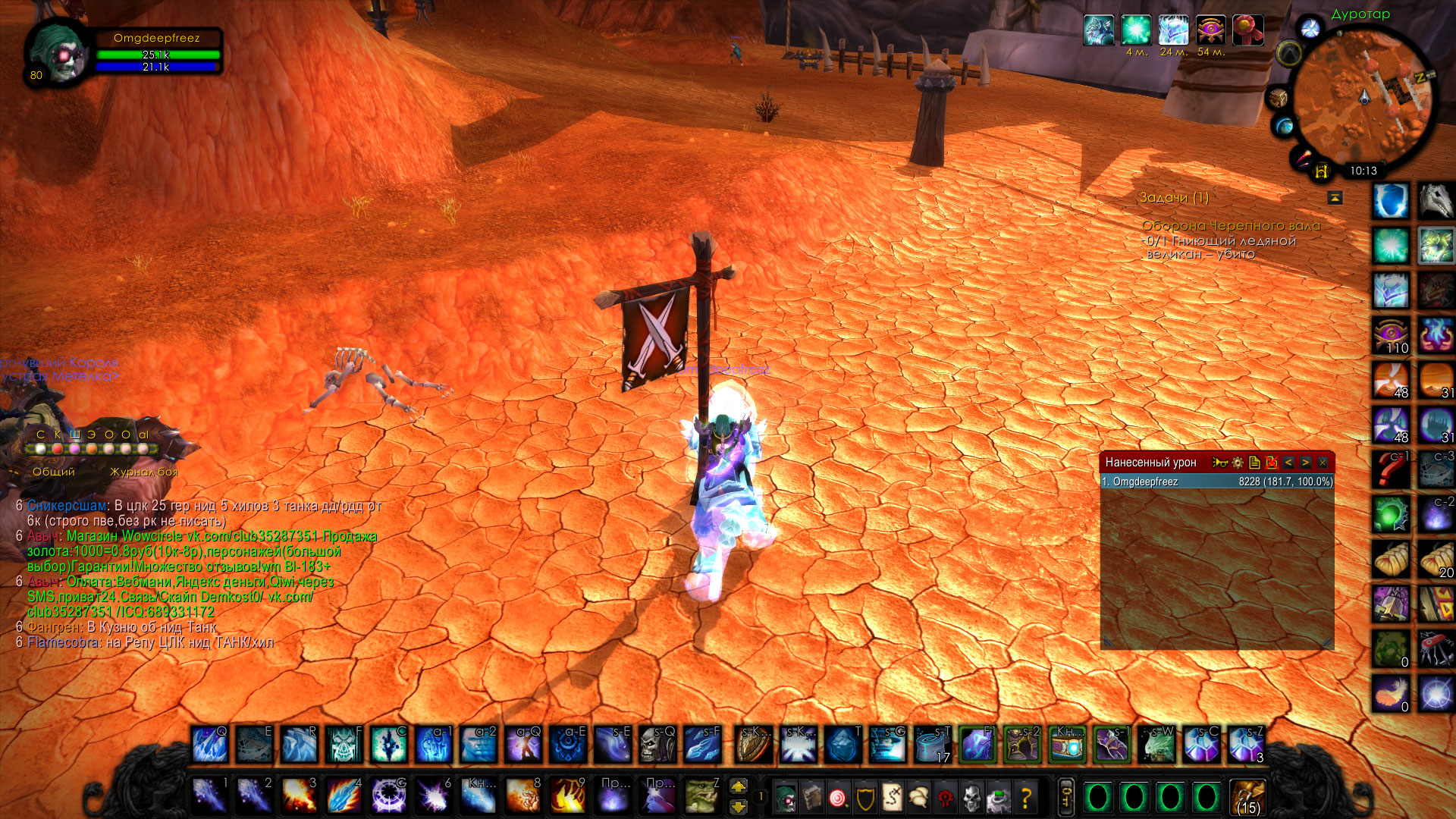
Task: Open the spellbook micro button
Action: pos(812,797)
